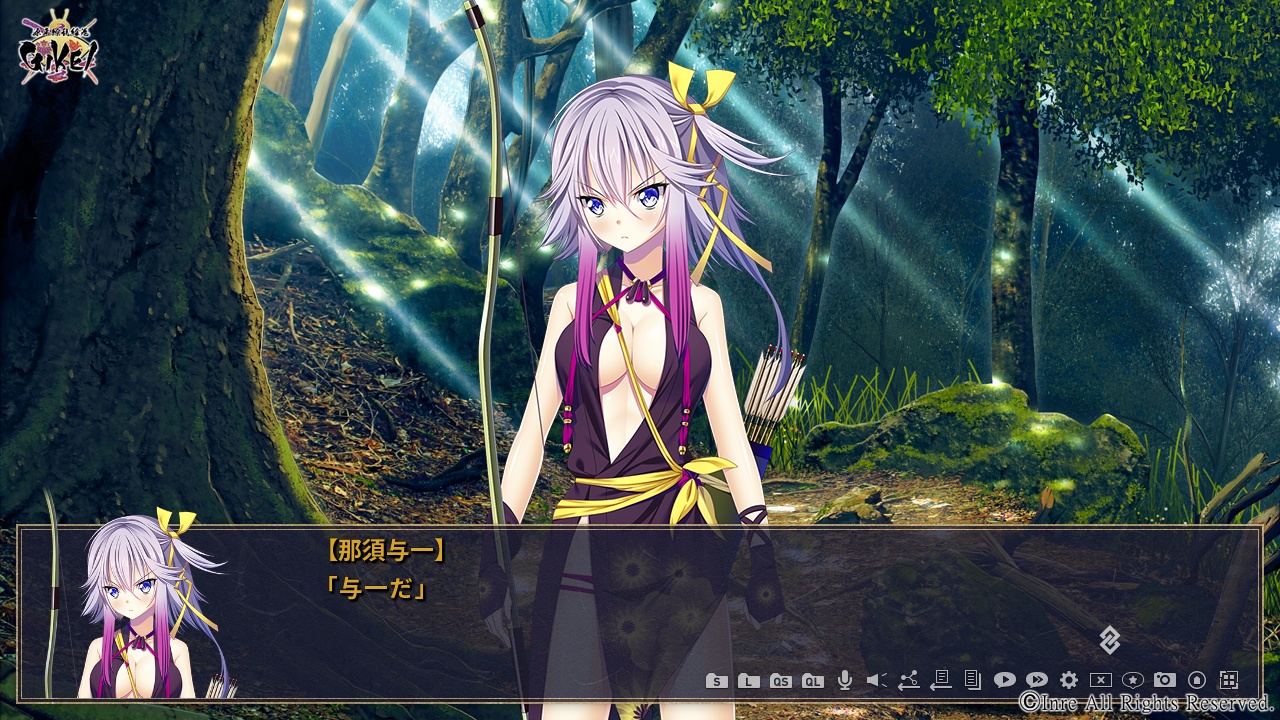Open the Load menu (L folder)

point(748,681)
